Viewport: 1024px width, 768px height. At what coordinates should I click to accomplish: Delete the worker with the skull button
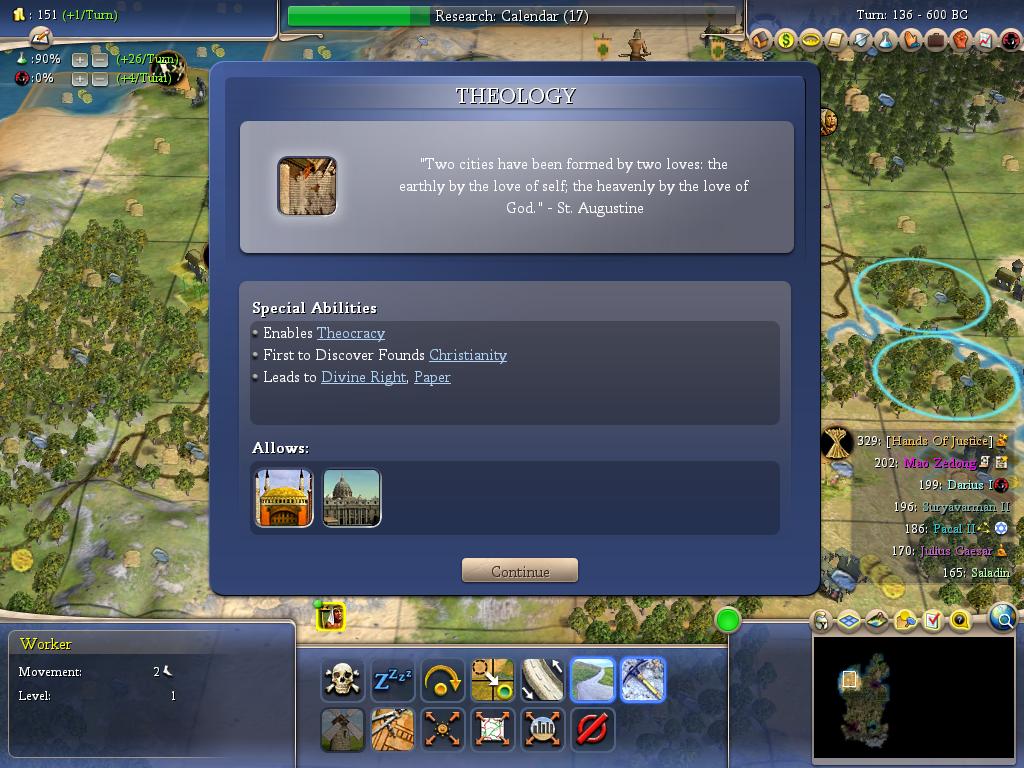[x=342, y=680]
